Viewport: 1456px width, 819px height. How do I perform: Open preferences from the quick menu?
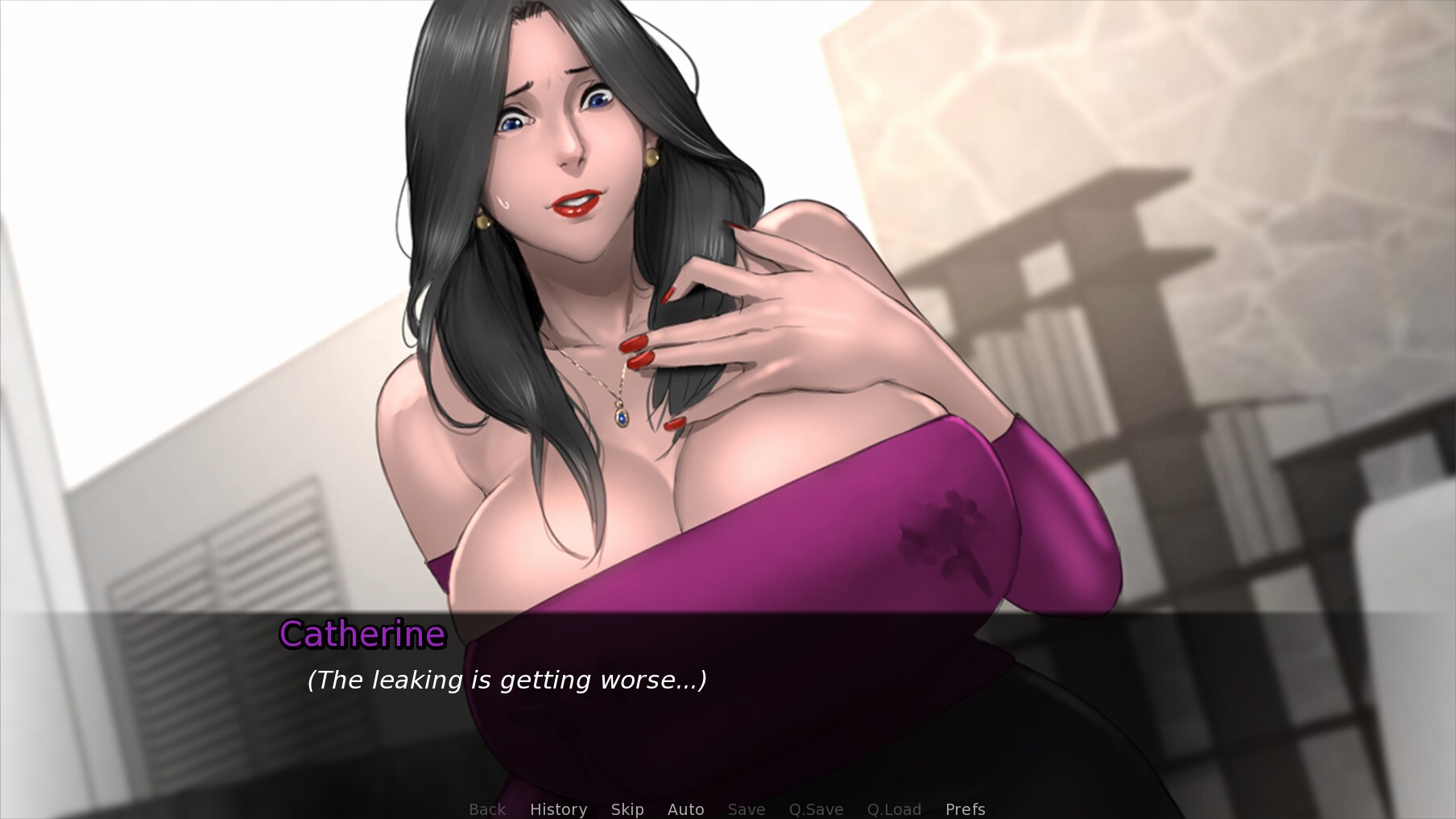pos(965,809)
